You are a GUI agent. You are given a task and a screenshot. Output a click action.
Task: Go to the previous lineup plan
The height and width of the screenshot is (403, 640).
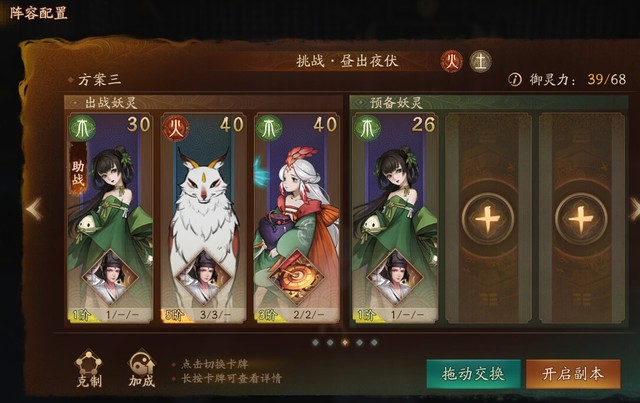pyautogui.click(x=34, y=209)
